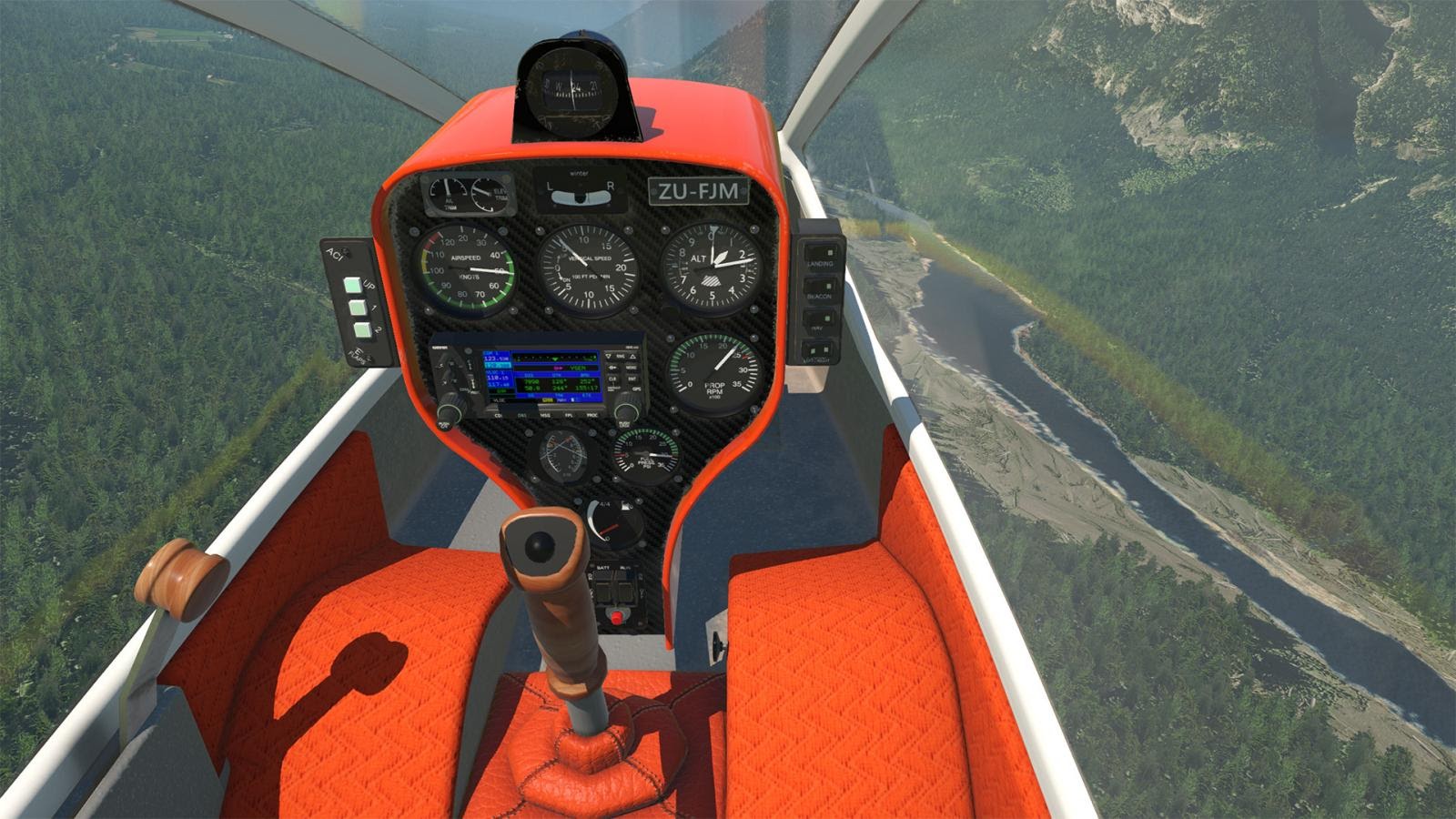Open the GPS MENU button
The image size is (1456, 819).
(x=632, y=367)
